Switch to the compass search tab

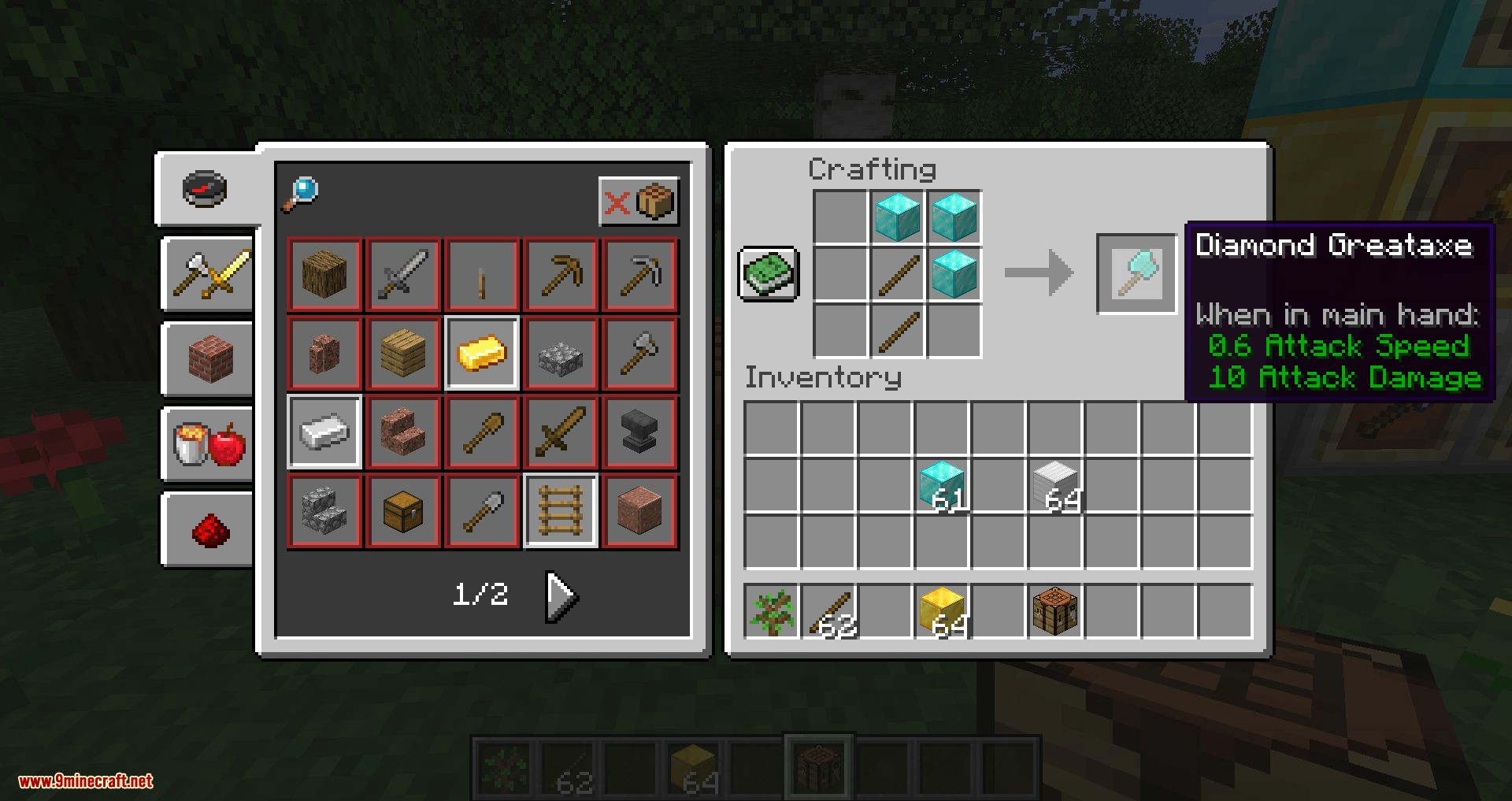[206, 189]
